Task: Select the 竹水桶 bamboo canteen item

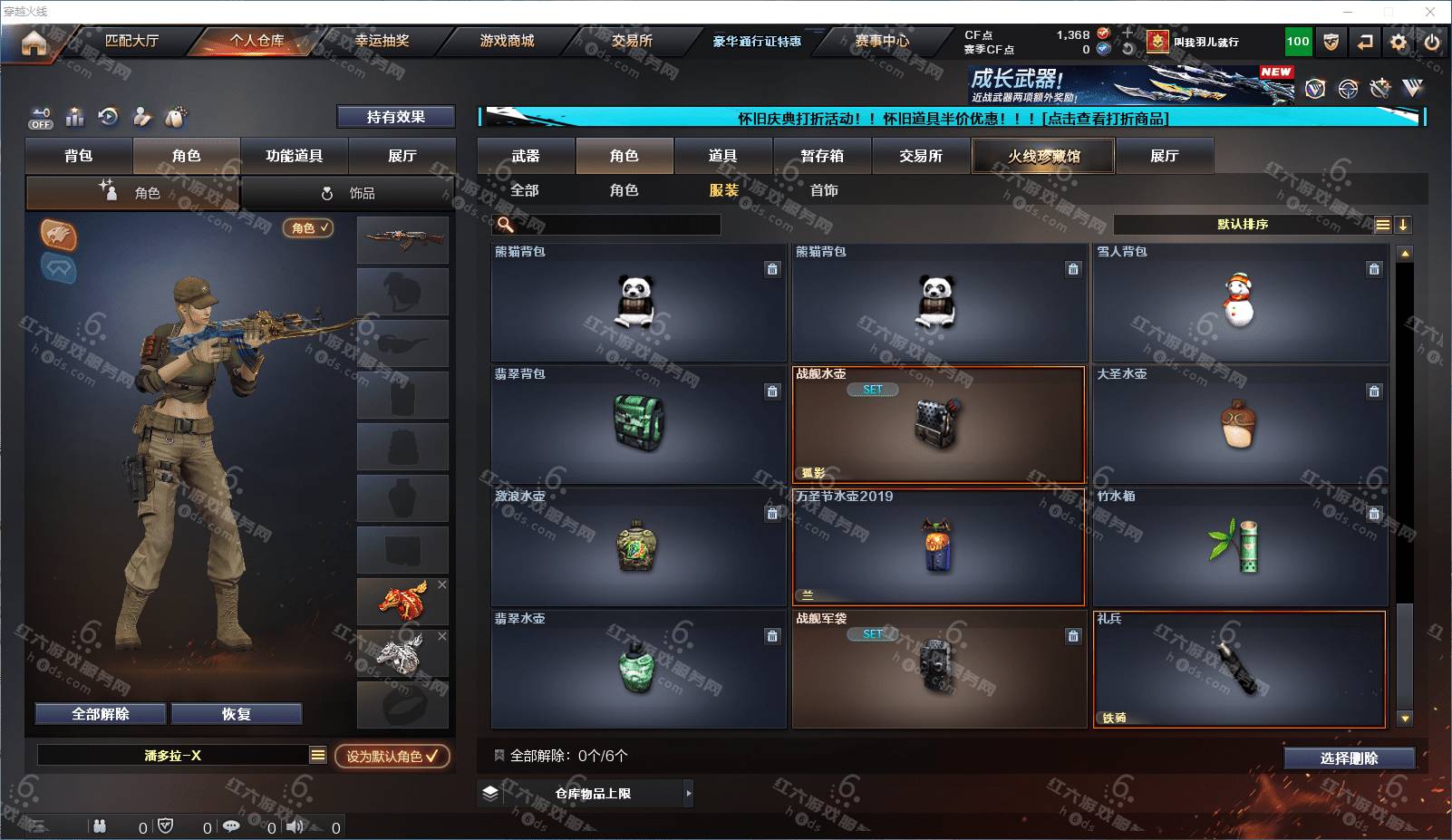Action: point(1239,547)
